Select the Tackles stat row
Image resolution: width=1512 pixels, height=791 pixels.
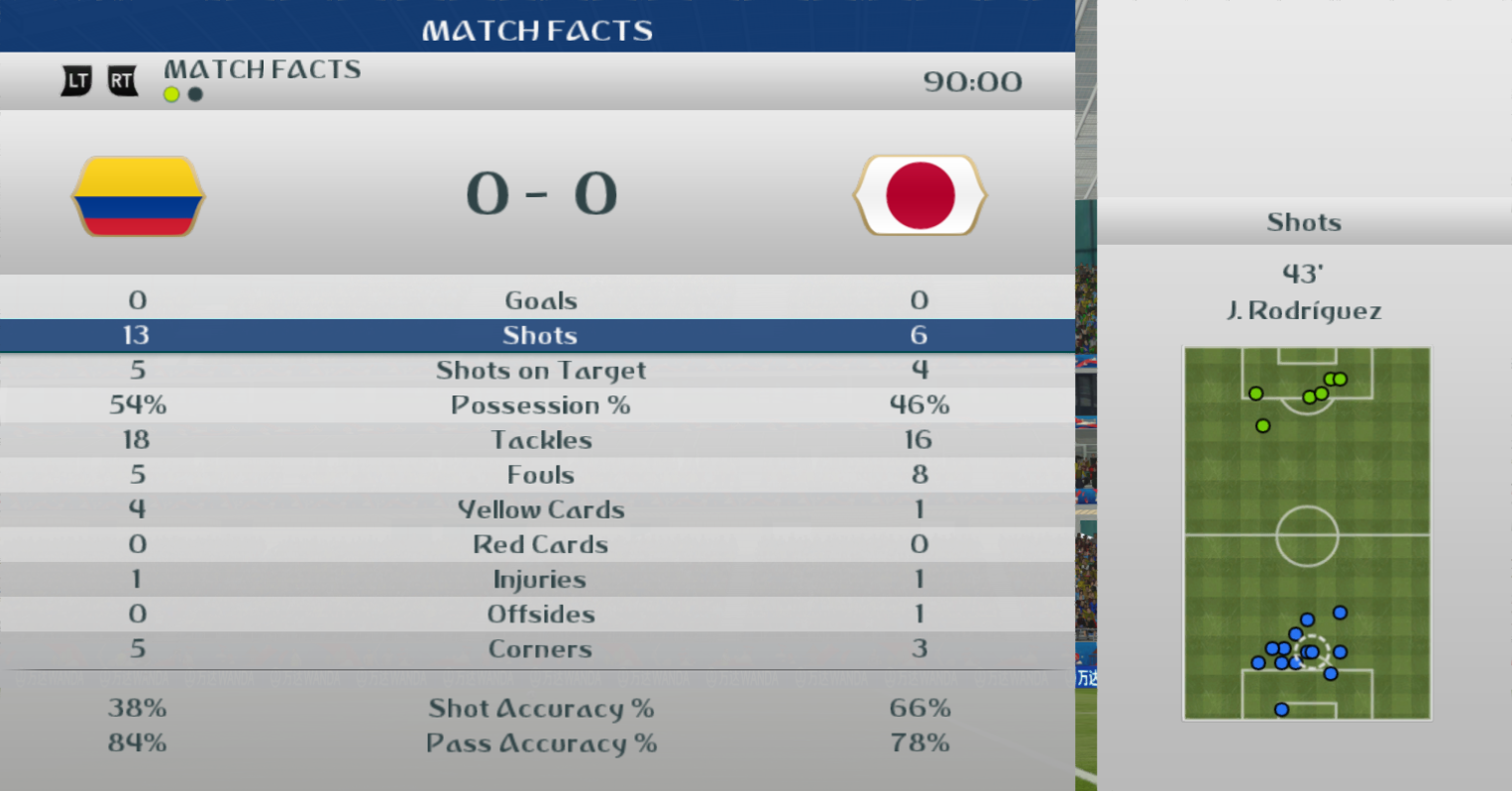pyautogui.click(x=540, y=440)
